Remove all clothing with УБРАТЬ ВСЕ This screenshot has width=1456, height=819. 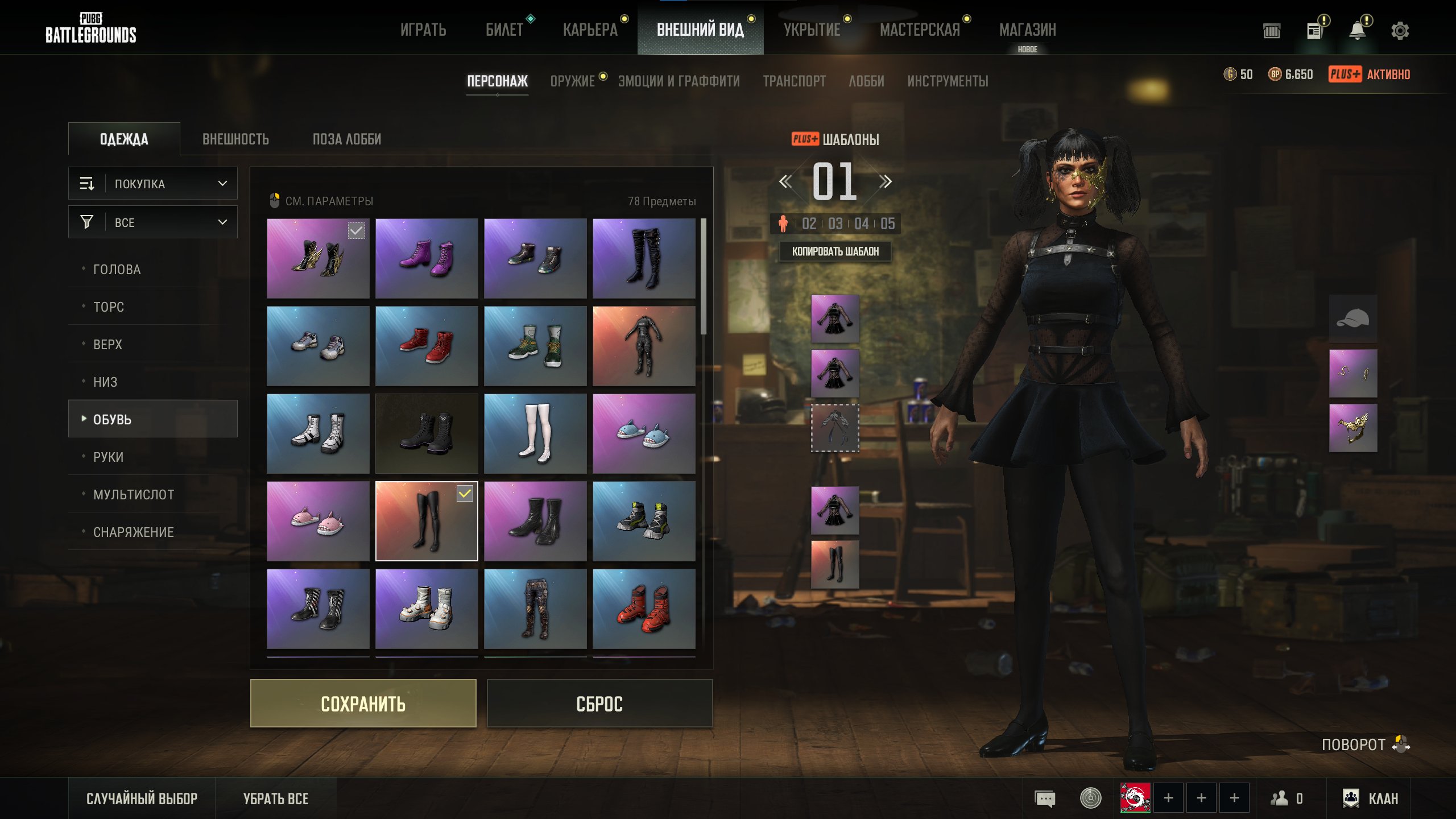pyautogui.click(x=276, y=799)
